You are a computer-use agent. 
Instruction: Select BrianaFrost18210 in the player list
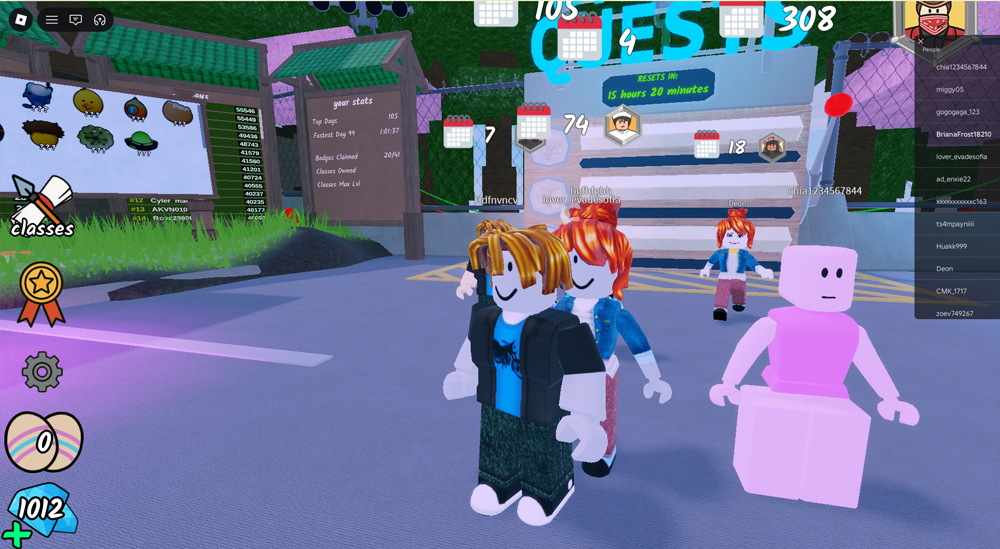tap(963, 134)
